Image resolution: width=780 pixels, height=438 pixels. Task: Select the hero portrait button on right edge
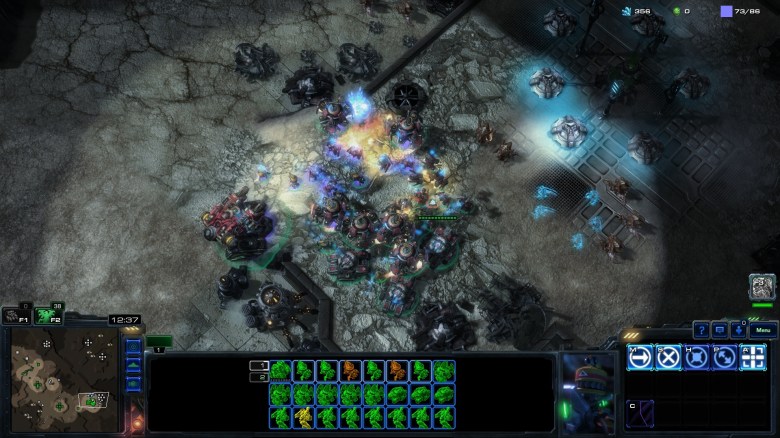pyautogui.click(x=762, y=287)
